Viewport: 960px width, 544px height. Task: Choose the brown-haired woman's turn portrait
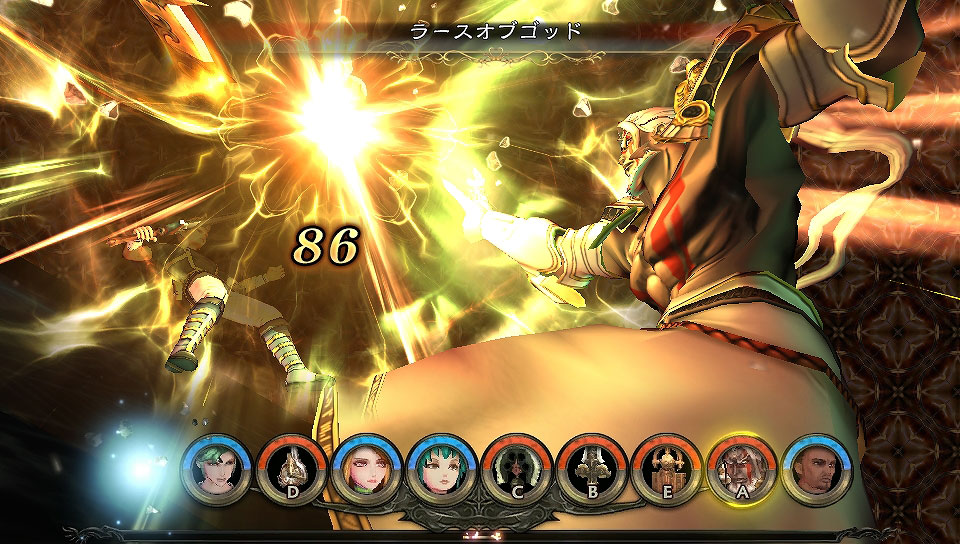[x=367, y=468]
